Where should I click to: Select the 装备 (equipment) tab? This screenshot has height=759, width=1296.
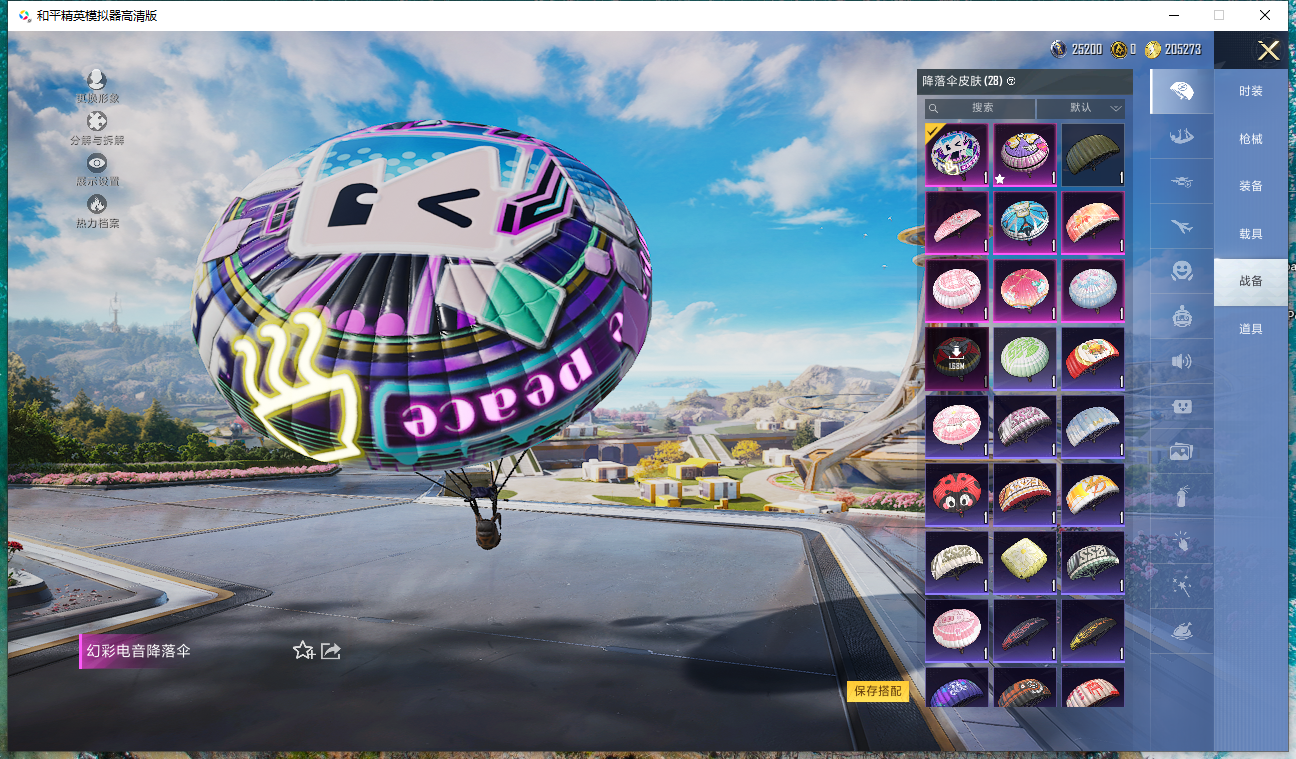point(1250,186)
